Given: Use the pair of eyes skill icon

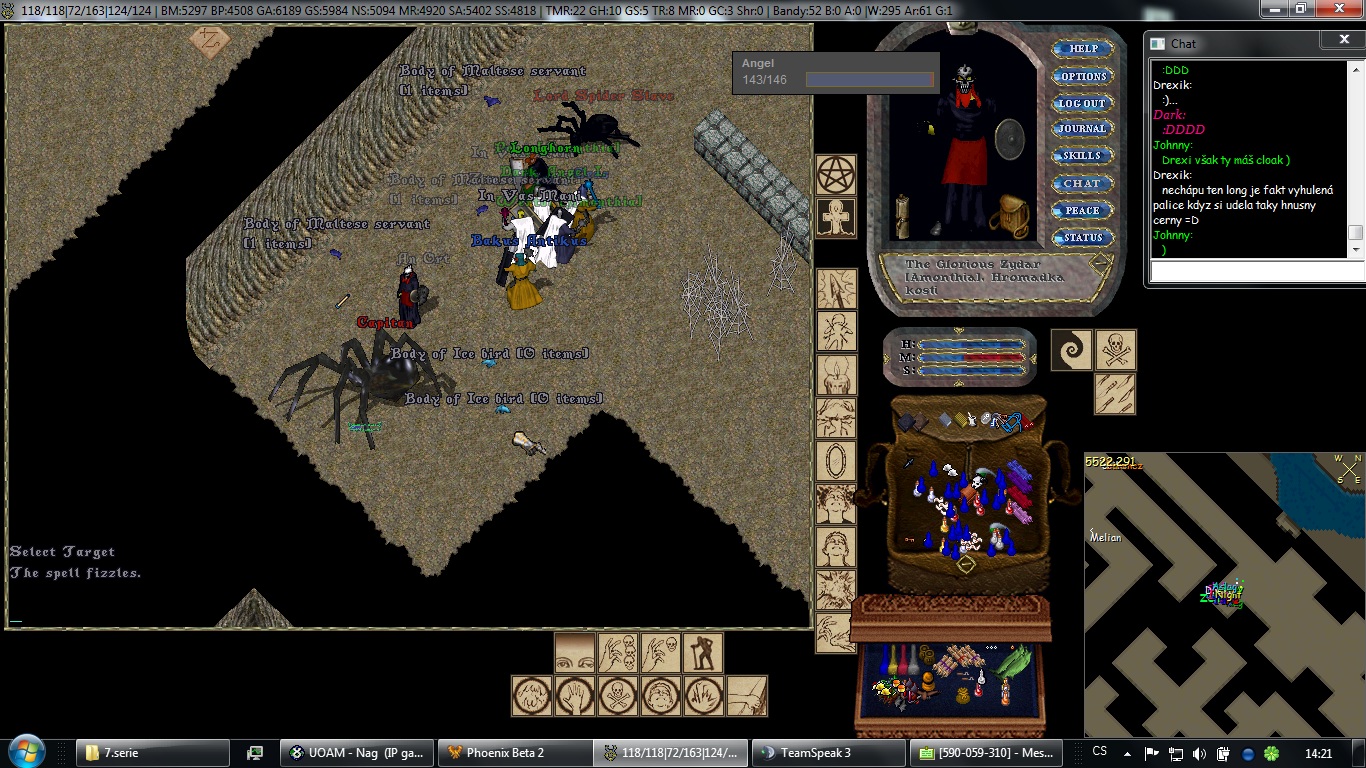Looking at the screenshot, I should click(575, 653).
